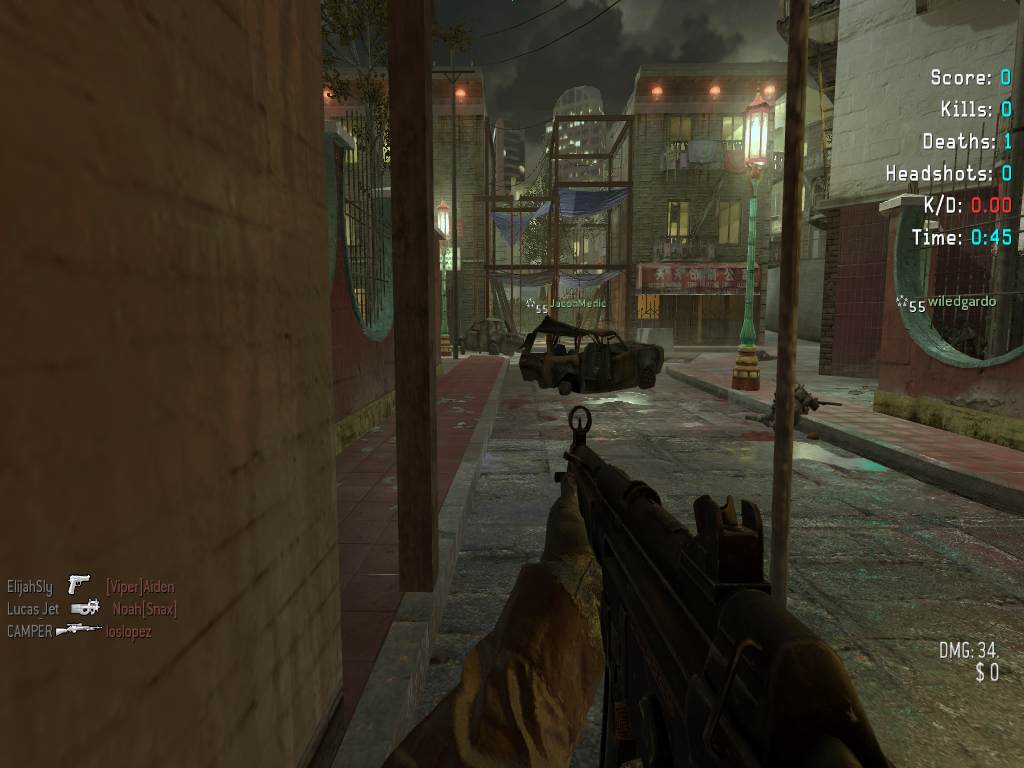The width and height of the screenshot is (1024, 768).
Task: Select victim name loslopez in the kill feed
Action: coord(129,632)
